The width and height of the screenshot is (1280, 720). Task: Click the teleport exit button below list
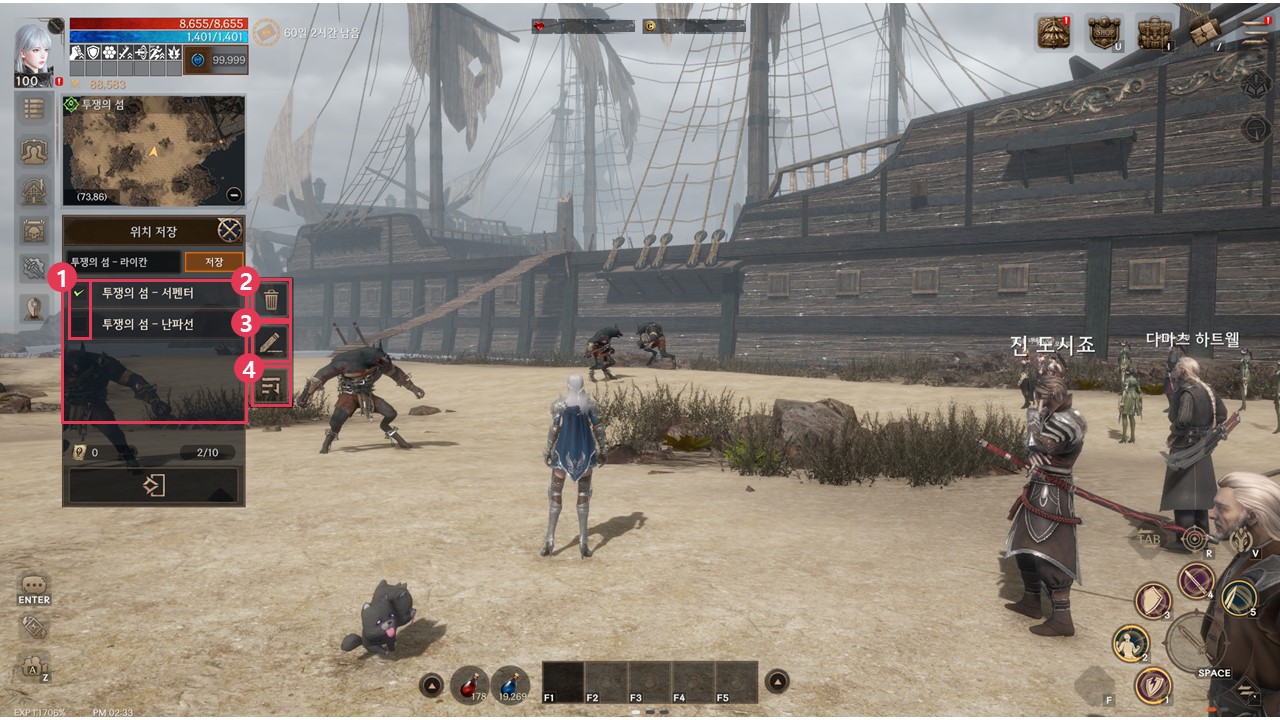(x=153, y=486)
